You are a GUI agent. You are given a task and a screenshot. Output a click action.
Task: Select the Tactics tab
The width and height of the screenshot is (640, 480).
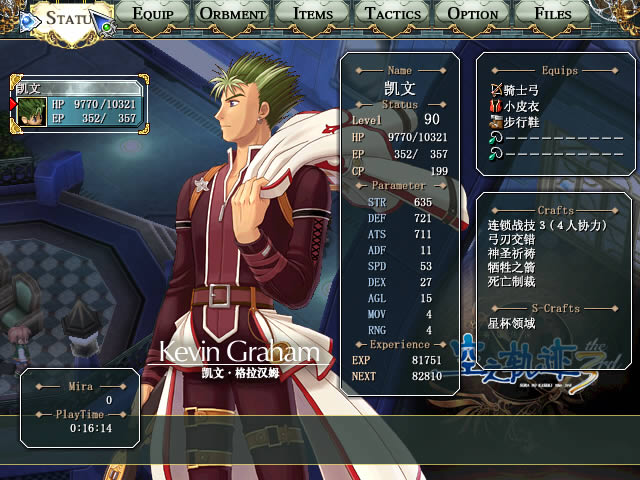tap(393, 14)
